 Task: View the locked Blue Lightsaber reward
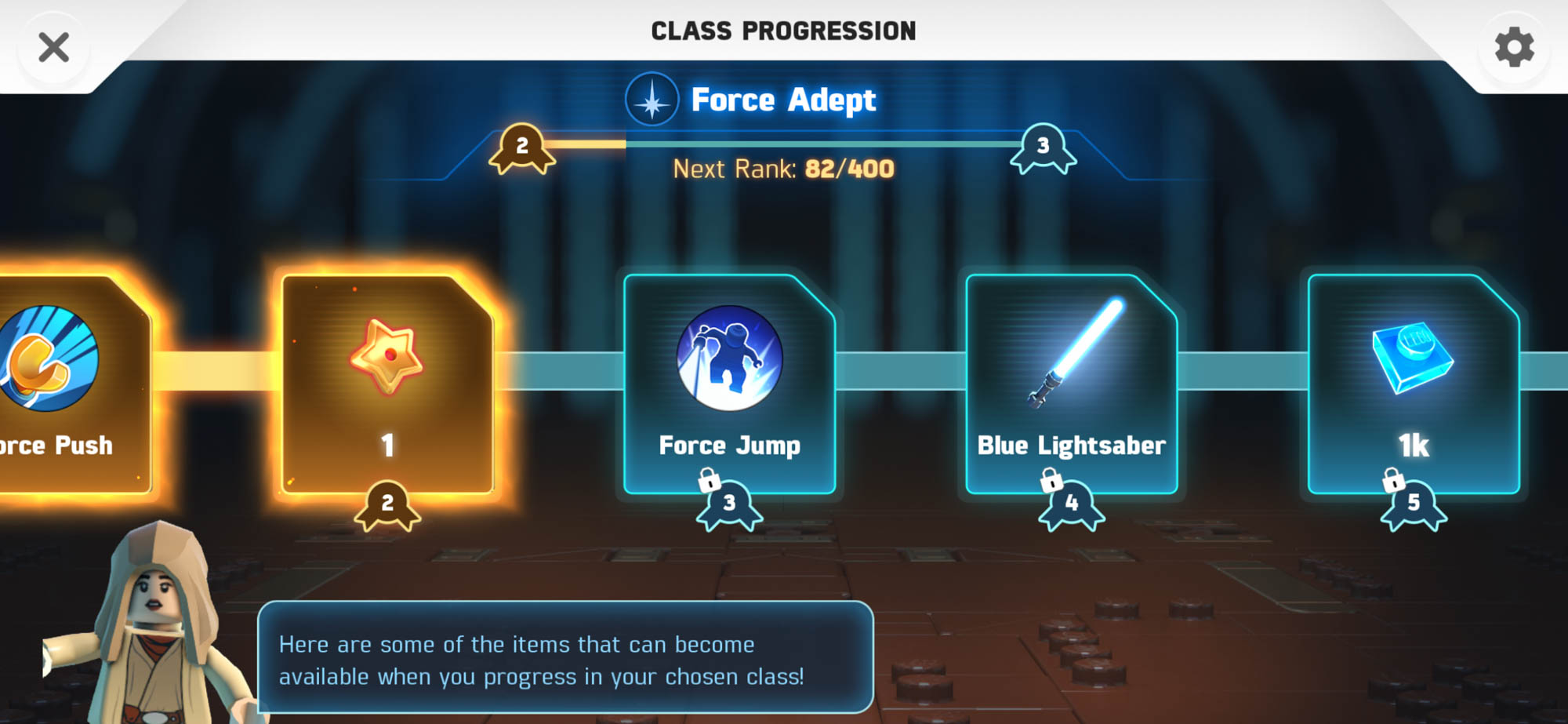coord(1071,384)
